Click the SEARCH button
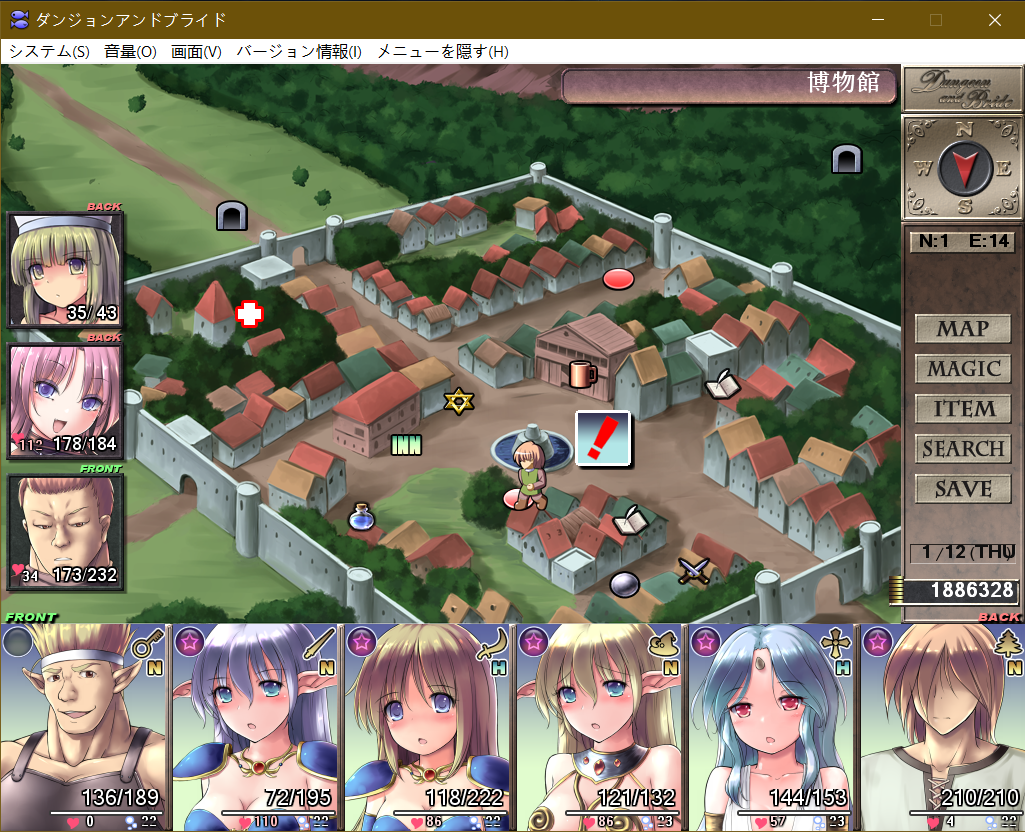Screen dimensions: 1025x832 click(x=962, y=449)
